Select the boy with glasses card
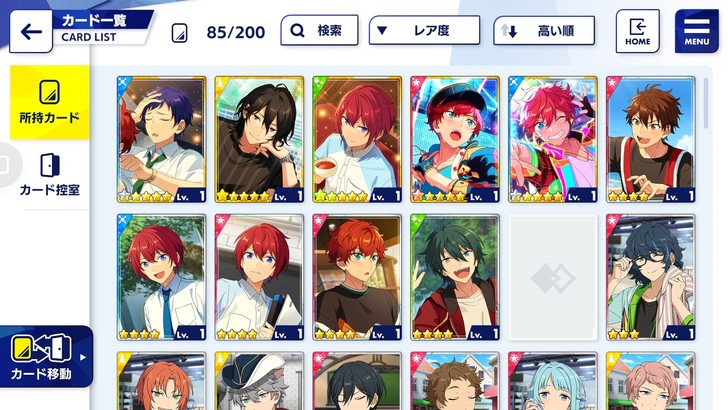 pyautogui.click(x=651, y=277)
